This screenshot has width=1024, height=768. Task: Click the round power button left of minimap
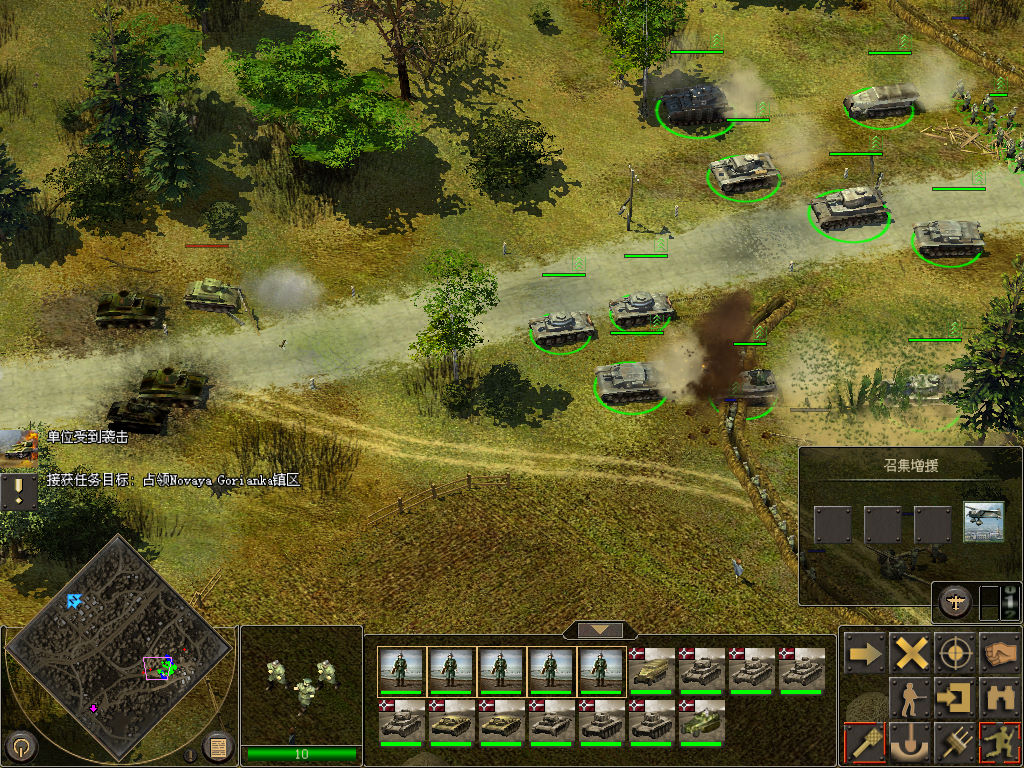coord(21,746)
